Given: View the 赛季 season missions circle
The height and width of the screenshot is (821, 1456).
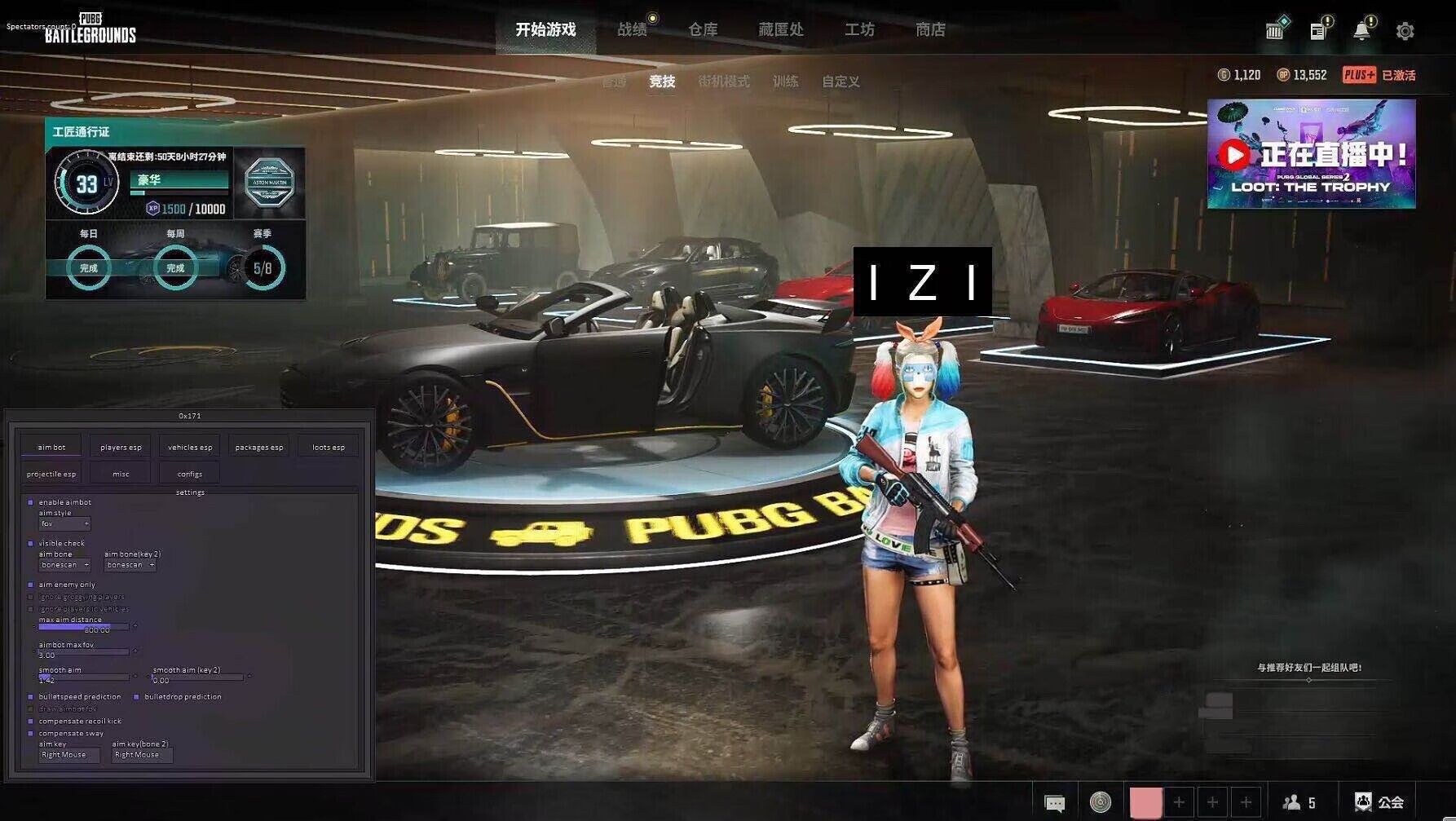Looking at the screenshot, I should pyautogui.click(x=263, y=267).
